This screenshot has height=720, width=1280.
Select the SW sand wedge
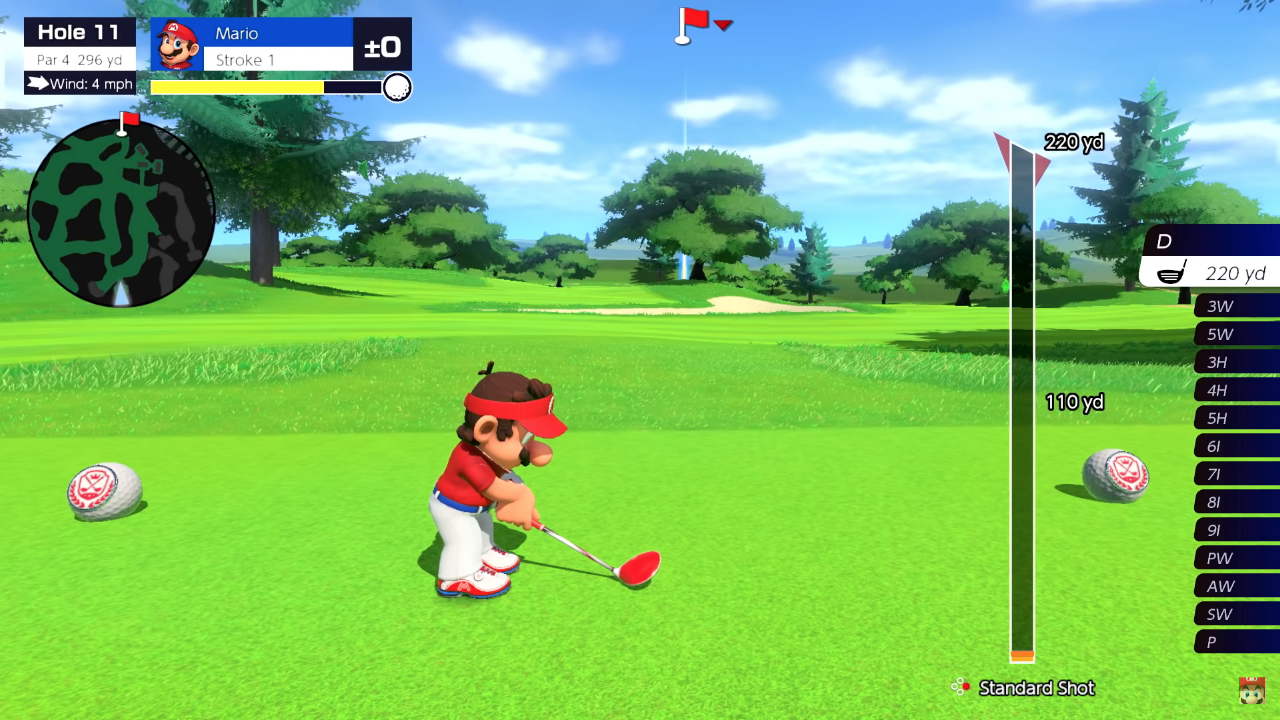[1236, 614]
